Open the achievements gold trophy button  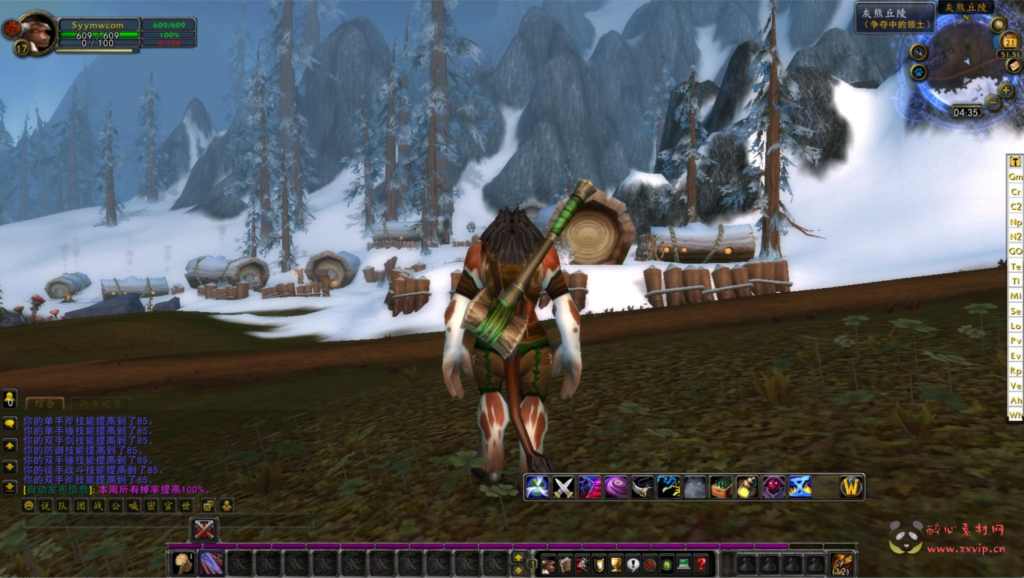click(x=616, y=565)
